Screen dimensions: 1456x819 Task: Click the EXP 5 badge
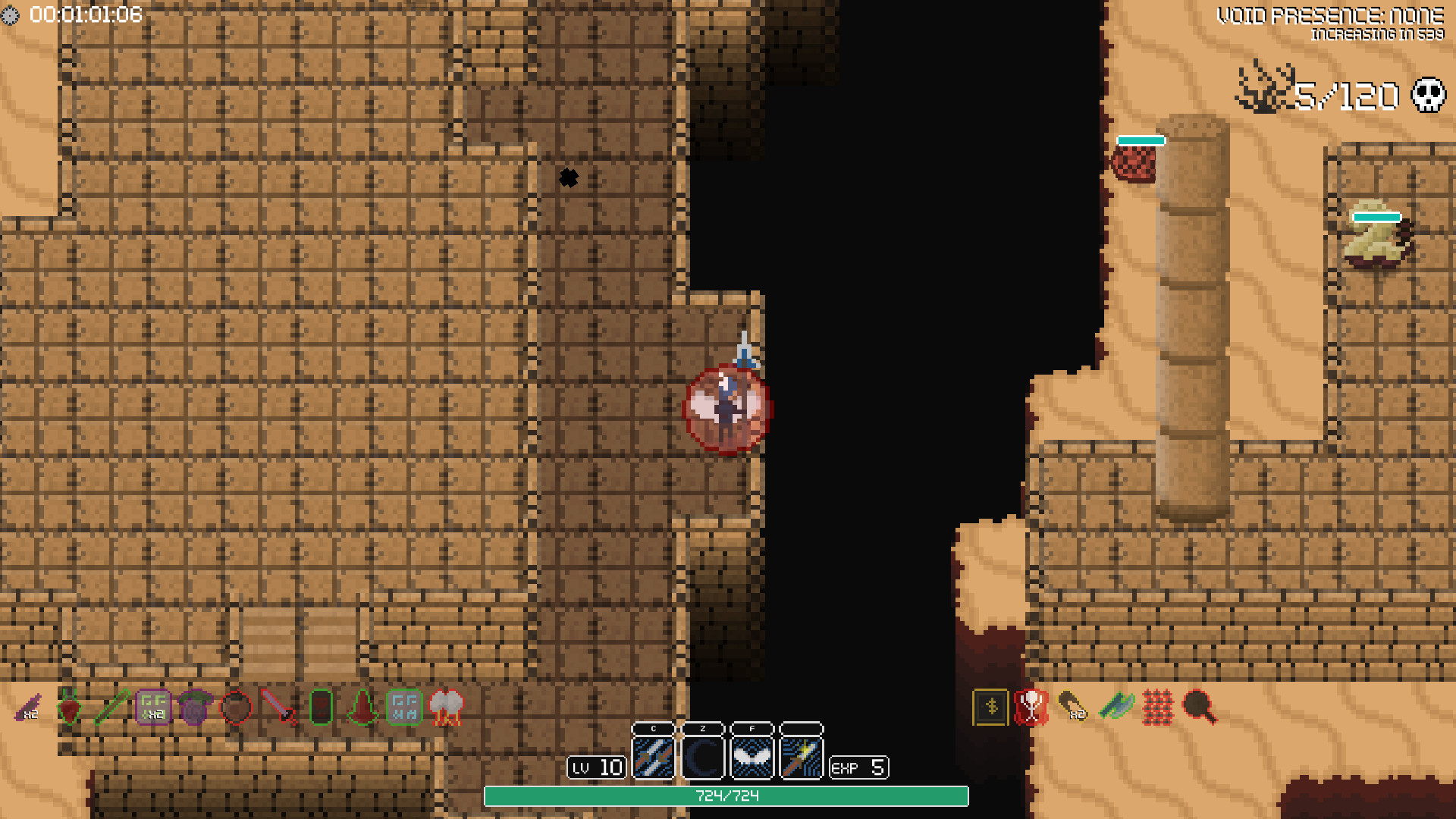tap(860, 768)
